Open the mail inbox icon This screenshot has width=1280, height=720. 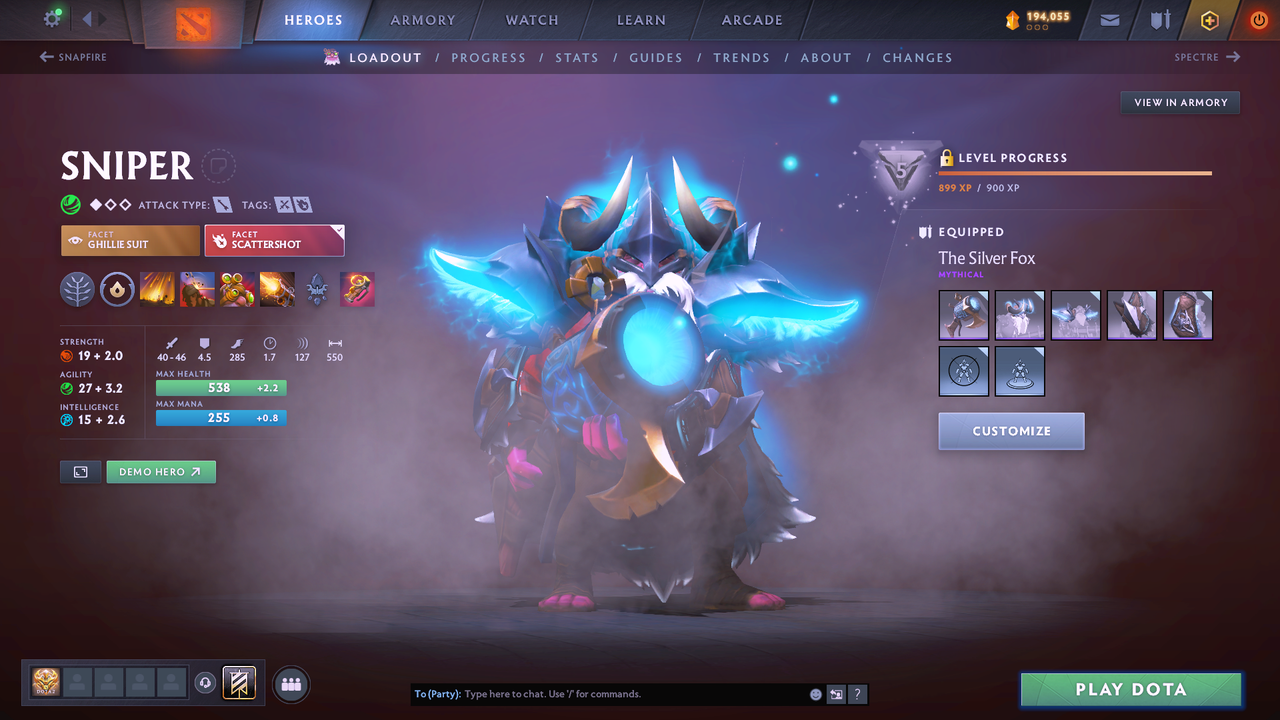point(1108,20)
